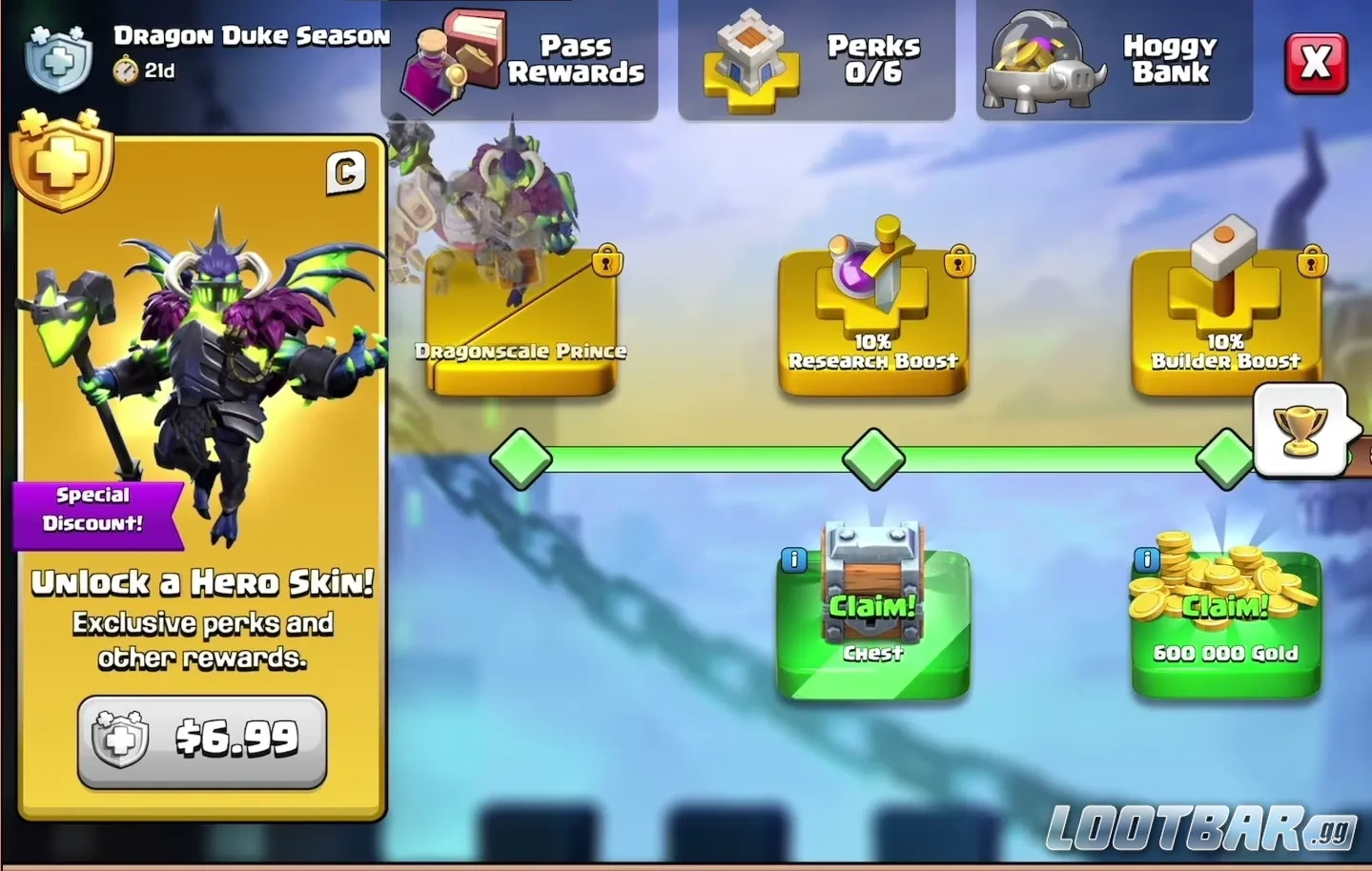
Task: Switch to the Perks 0/6 tab
Action: 817,60
